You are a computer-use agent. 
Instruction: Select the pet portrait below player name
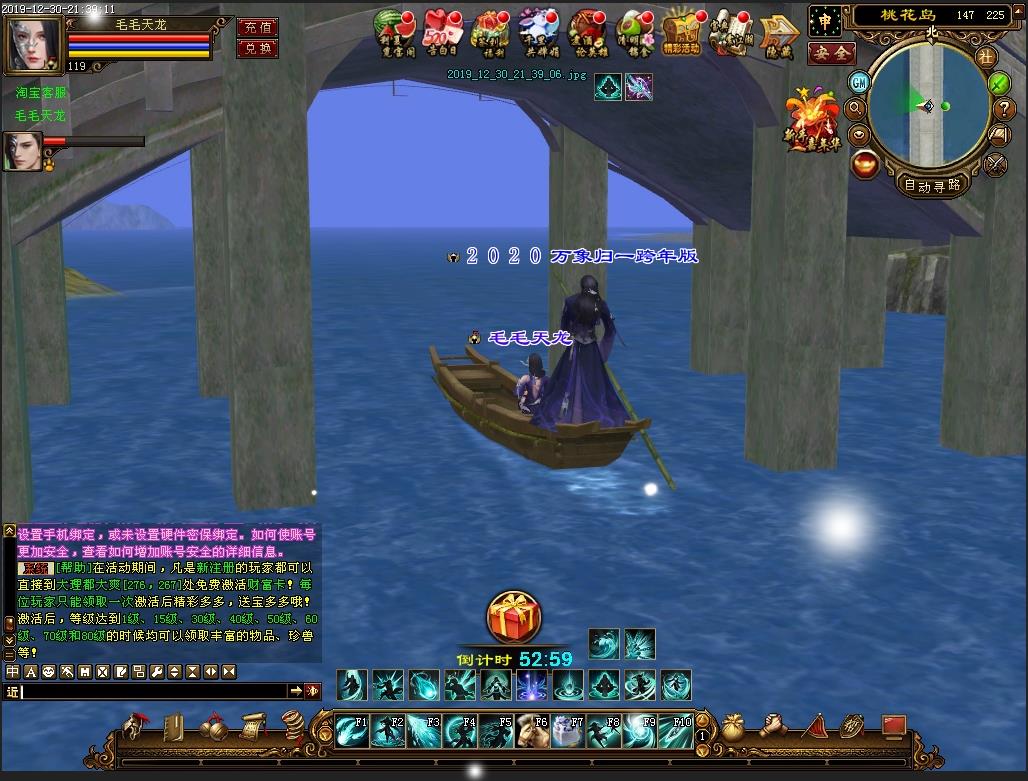point(22,151)
